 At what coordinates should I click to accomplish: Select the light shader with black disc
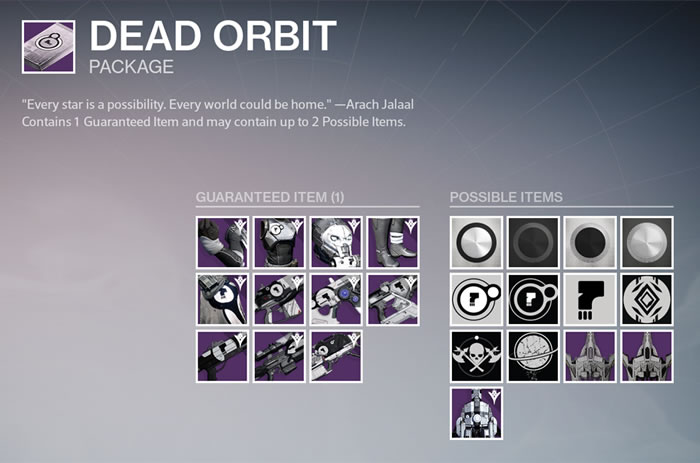[590, 241]
